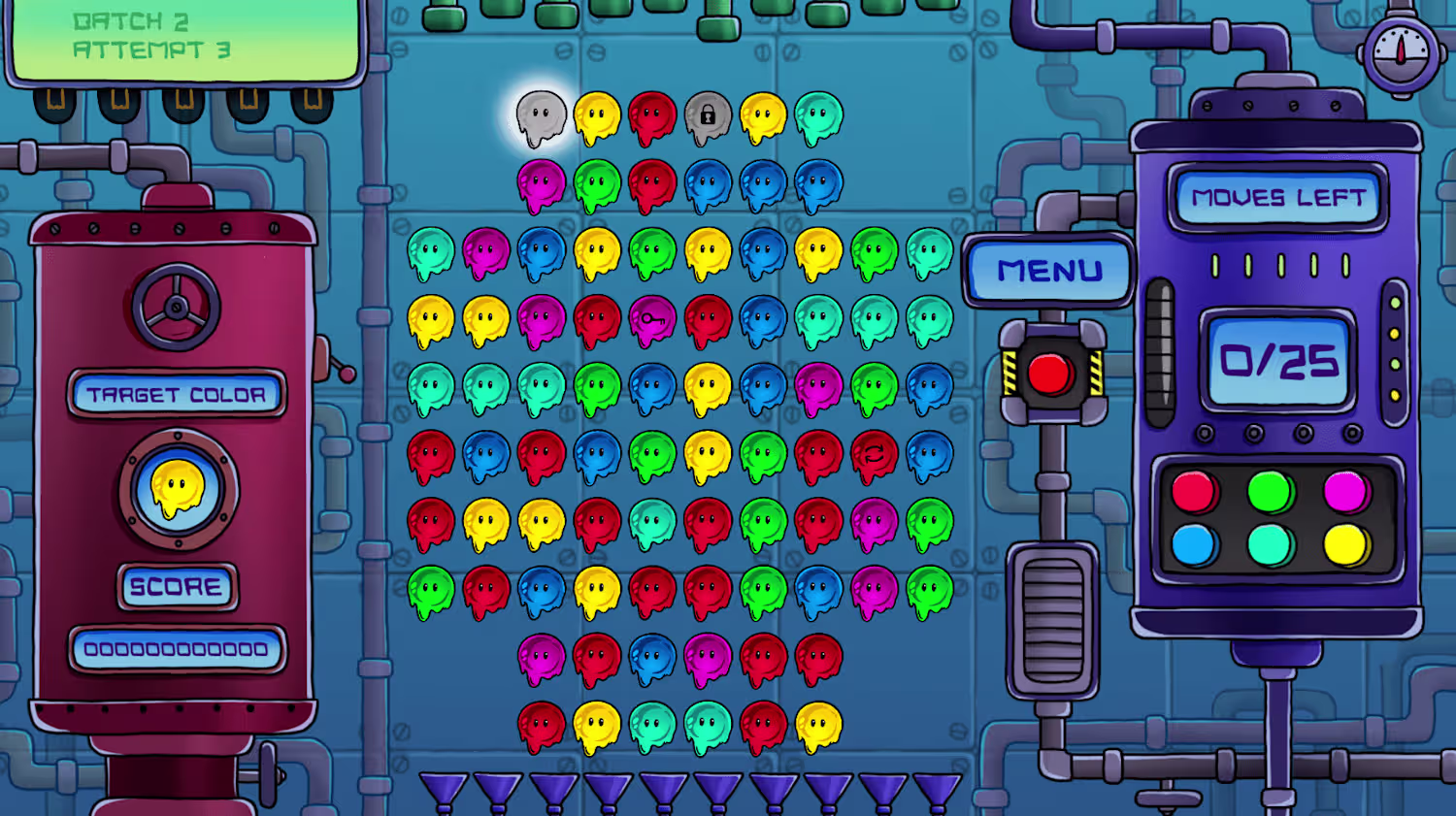Select the gray padlock blob tile
Image resolution: width=1456 pixels, height=816 pixels.
708,117
